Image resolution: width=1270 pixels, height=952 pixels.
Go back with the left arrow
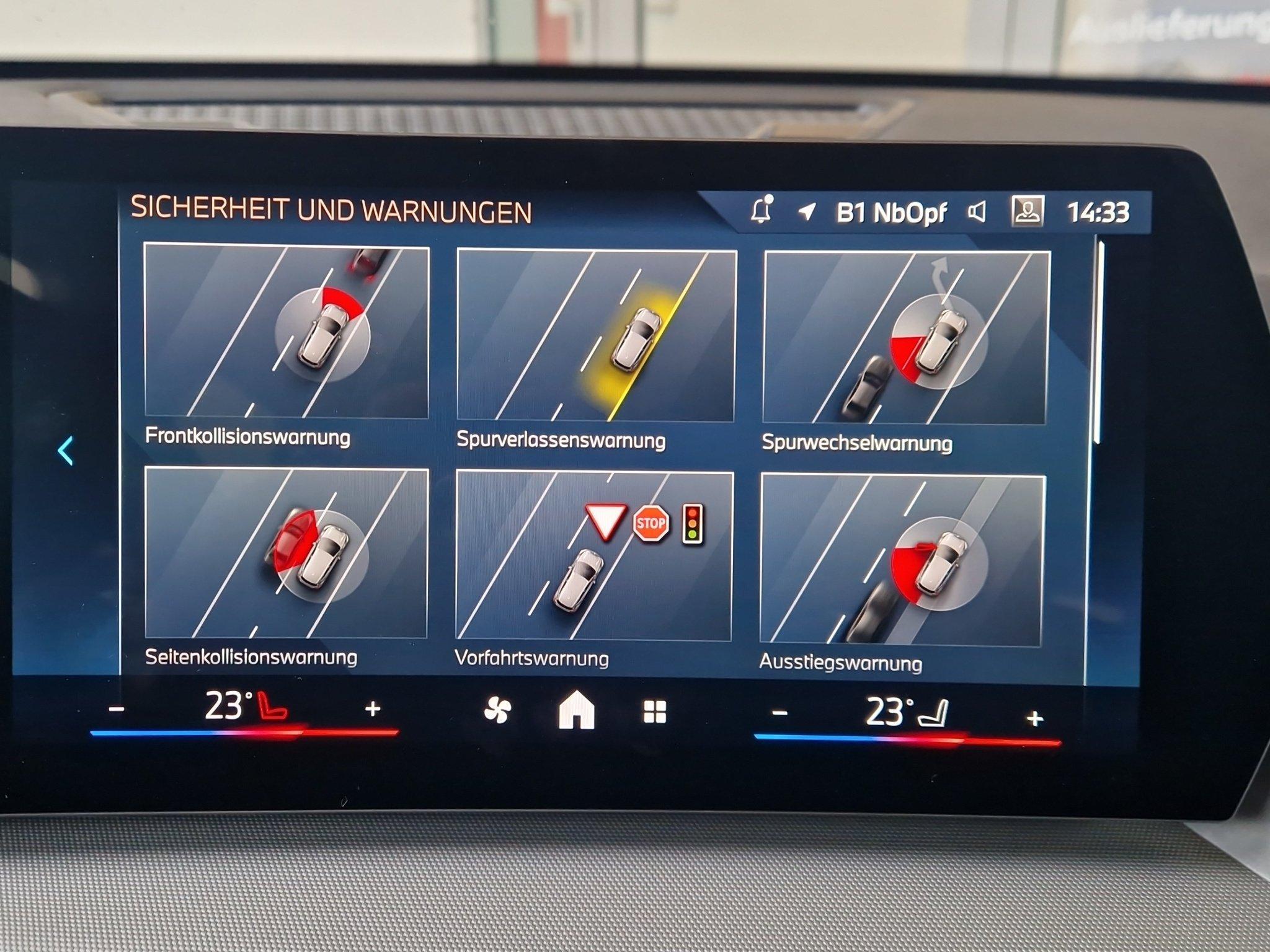pyautogui.click(x=66, y=451)
